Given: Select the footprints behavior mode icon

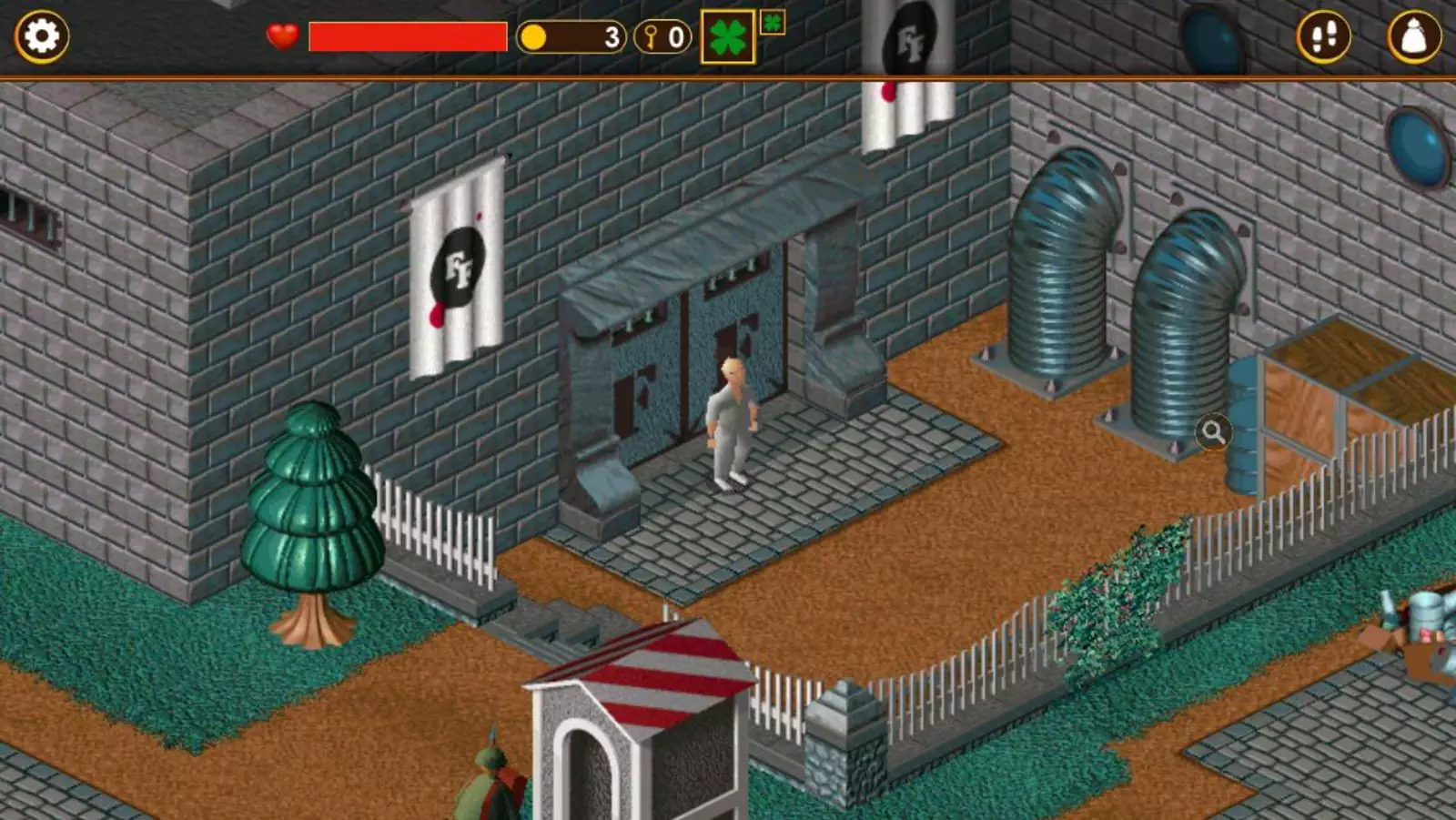Looking at the screenshot, I should 1324,37.
